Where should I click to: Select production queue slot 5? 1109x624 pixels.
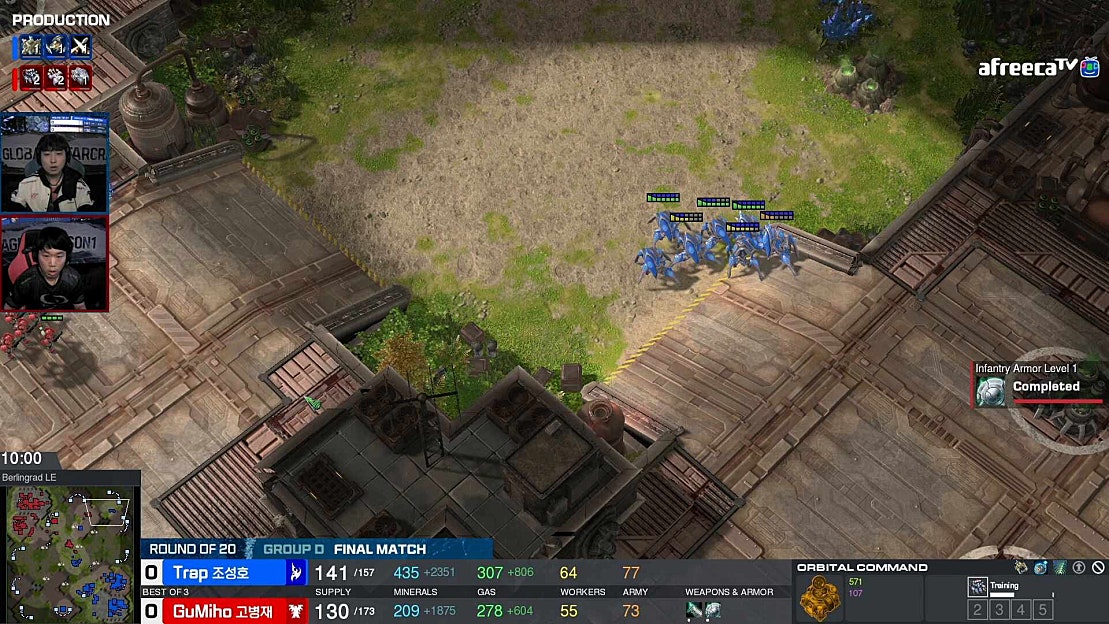point(1043,610)
